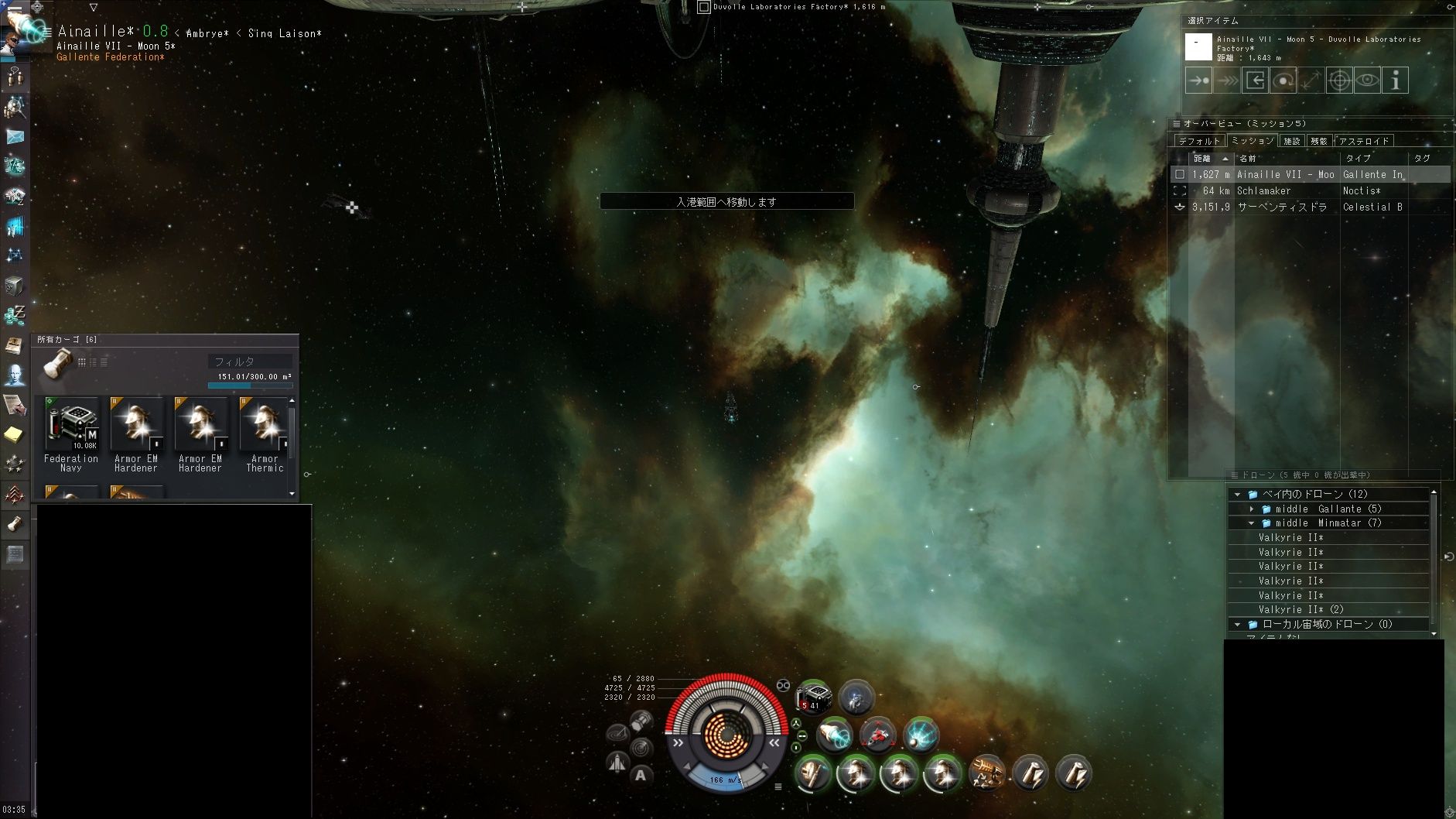Show info for the selected station
Viewport: 1456px width, 819px height.
(1396, 81)
